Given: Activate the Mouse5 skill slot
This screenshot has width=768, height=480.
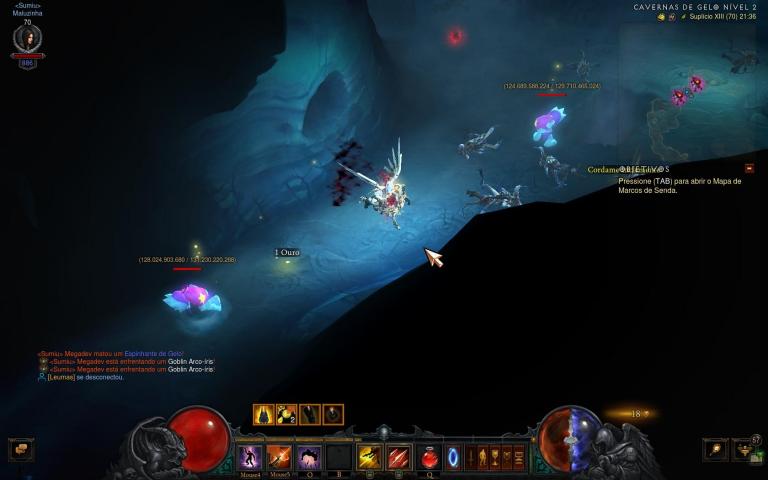Looking at the screenshot, I should point(280,458).
